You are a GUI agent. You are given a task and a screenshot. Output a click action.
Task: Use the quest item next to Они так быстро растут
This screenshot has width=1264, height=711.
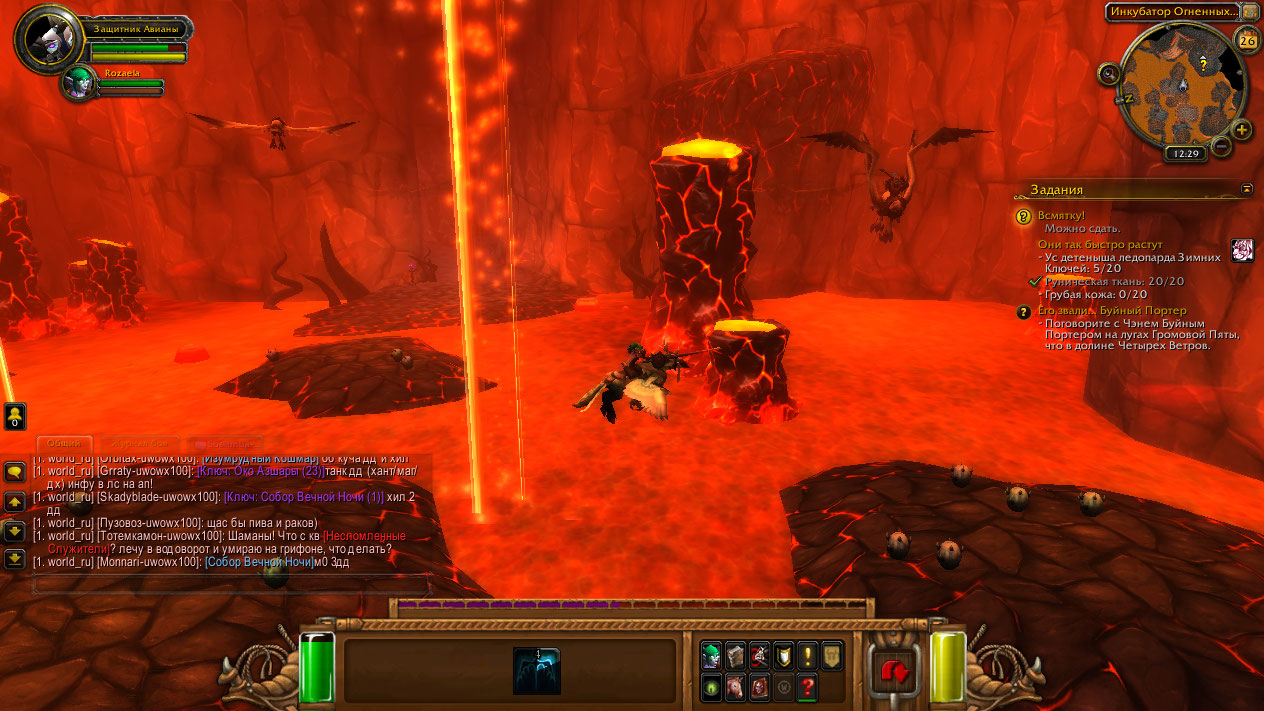[x=1242, y=250]
